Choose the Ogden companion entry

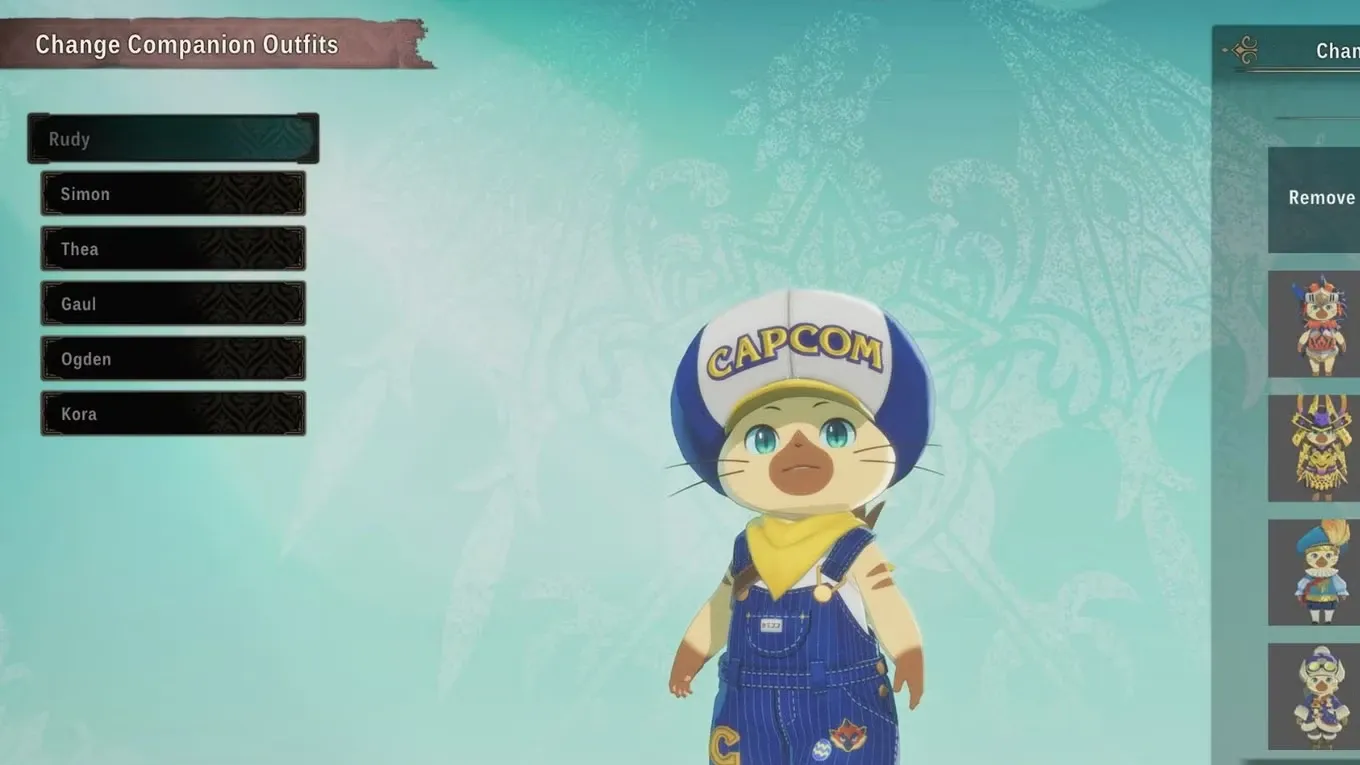(x=173, y=359)
